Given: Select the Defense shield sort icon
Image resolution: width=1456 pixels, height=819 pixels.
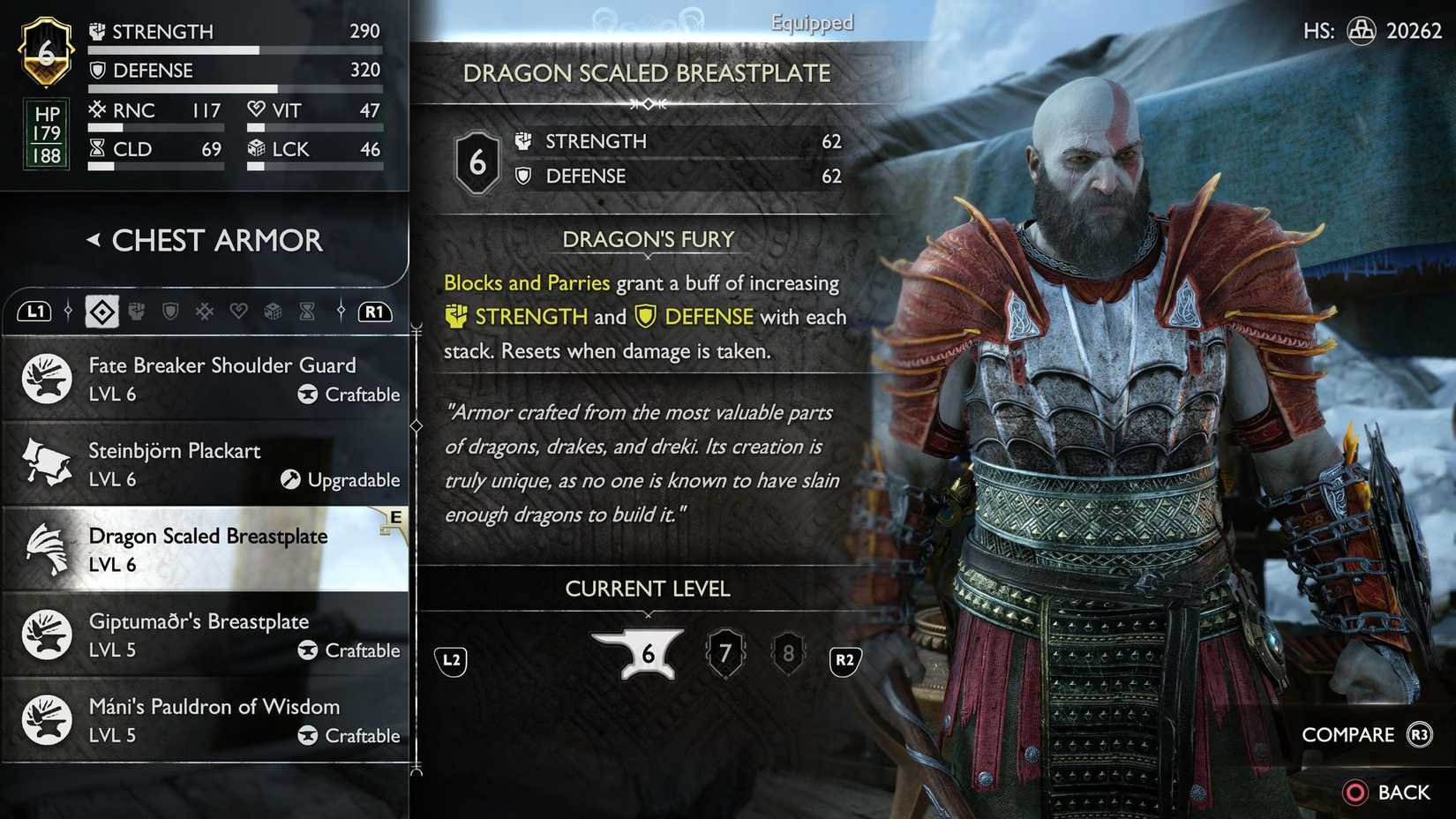Looking at the screenshot, I should click(169, 312).
